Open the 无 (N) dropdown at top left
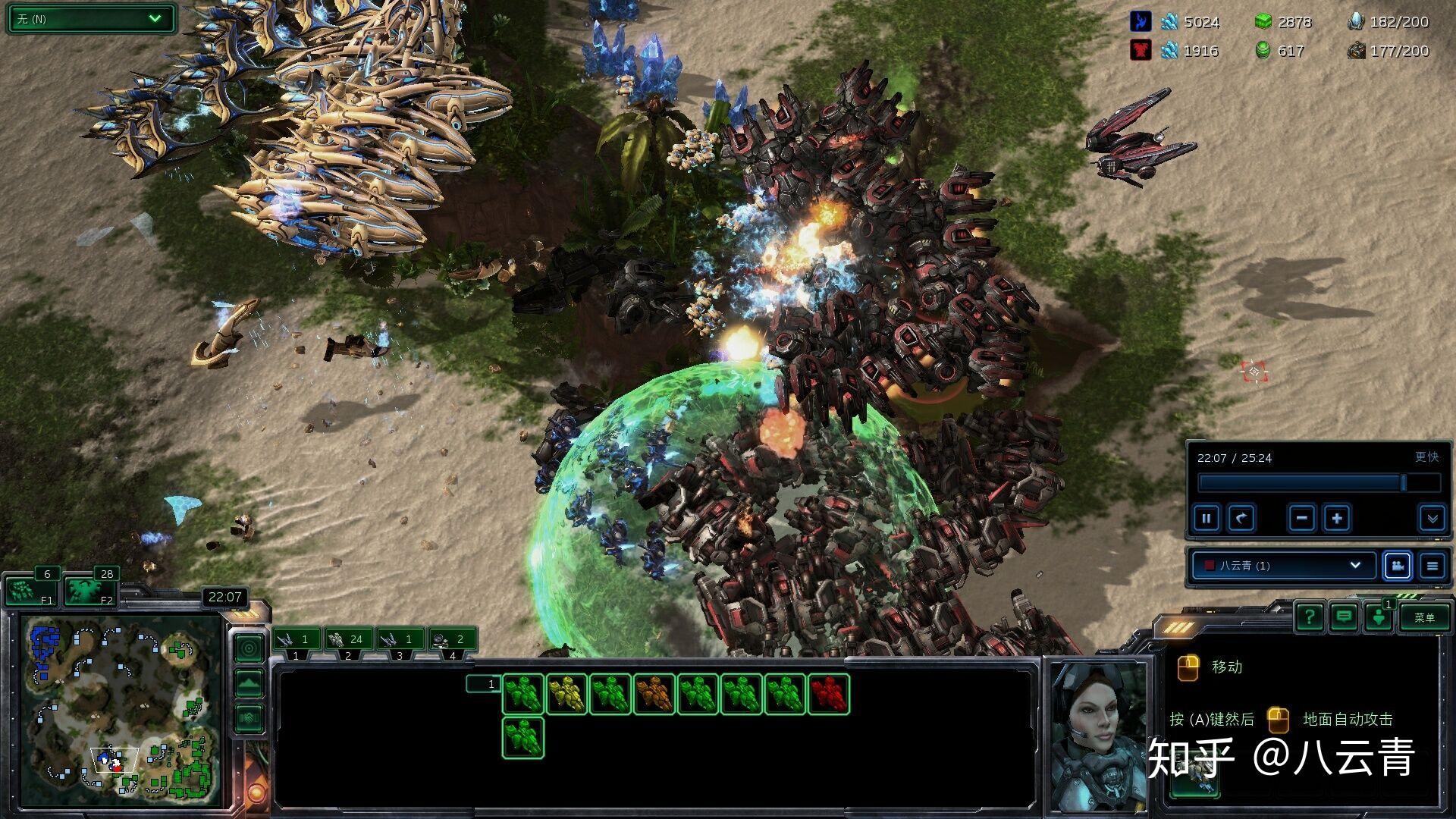The width and height of the screenshot is (1456, 819). 91,19
